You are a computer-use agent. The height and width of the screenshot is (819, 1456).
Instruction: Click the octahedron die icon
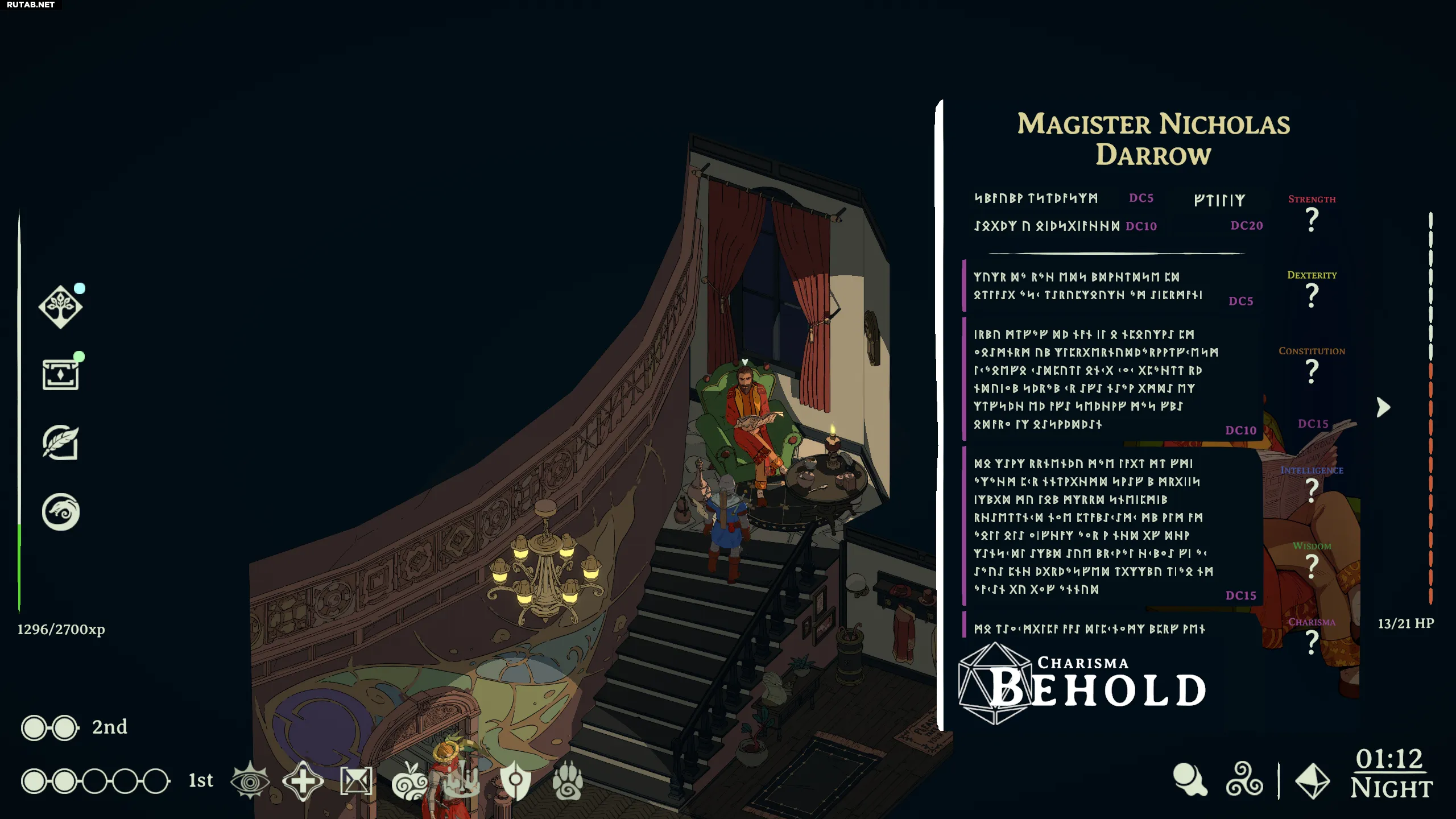pos(1312,781)
